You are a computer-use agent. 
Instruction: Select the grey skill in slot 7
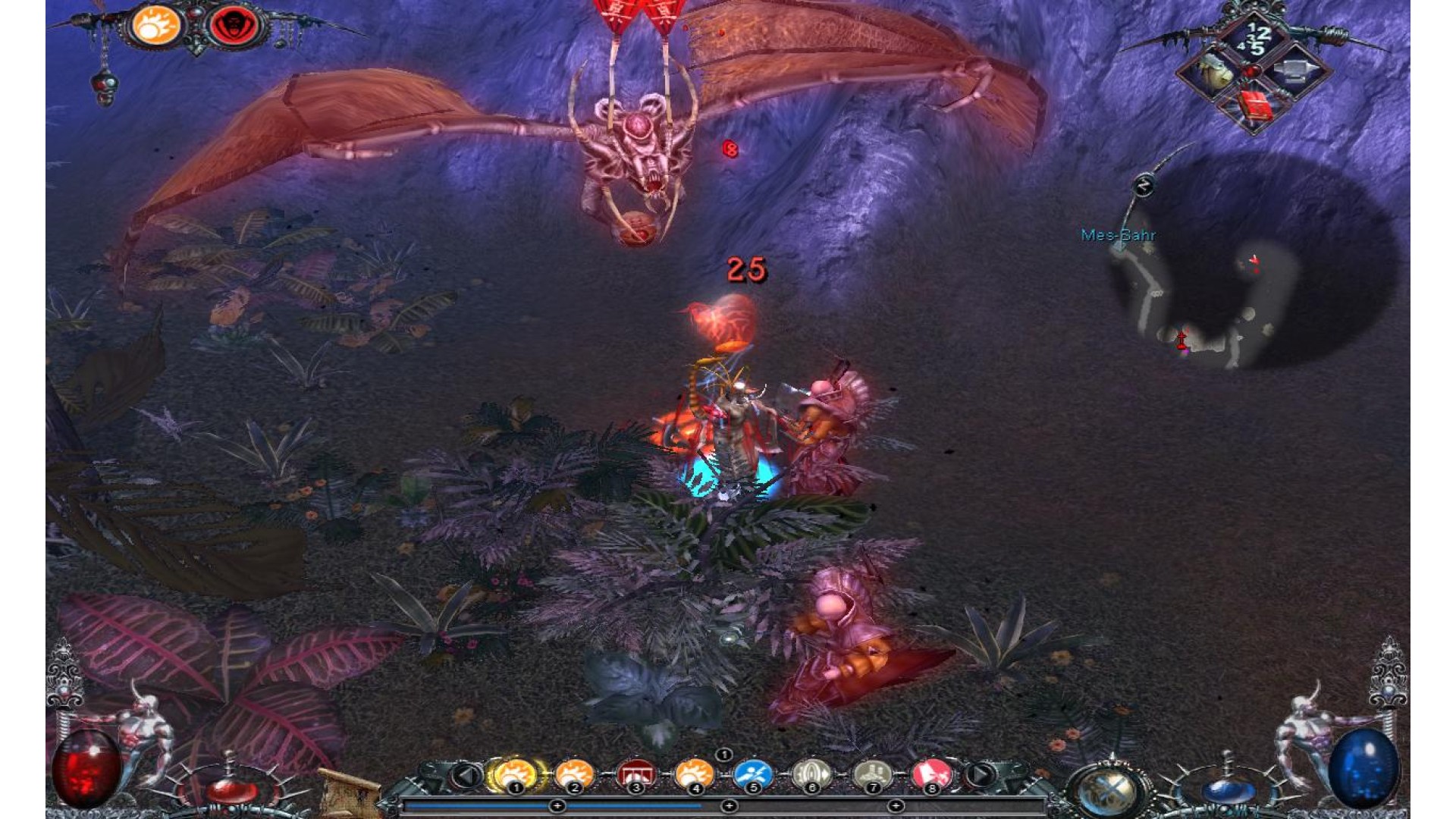pos(872,774)
